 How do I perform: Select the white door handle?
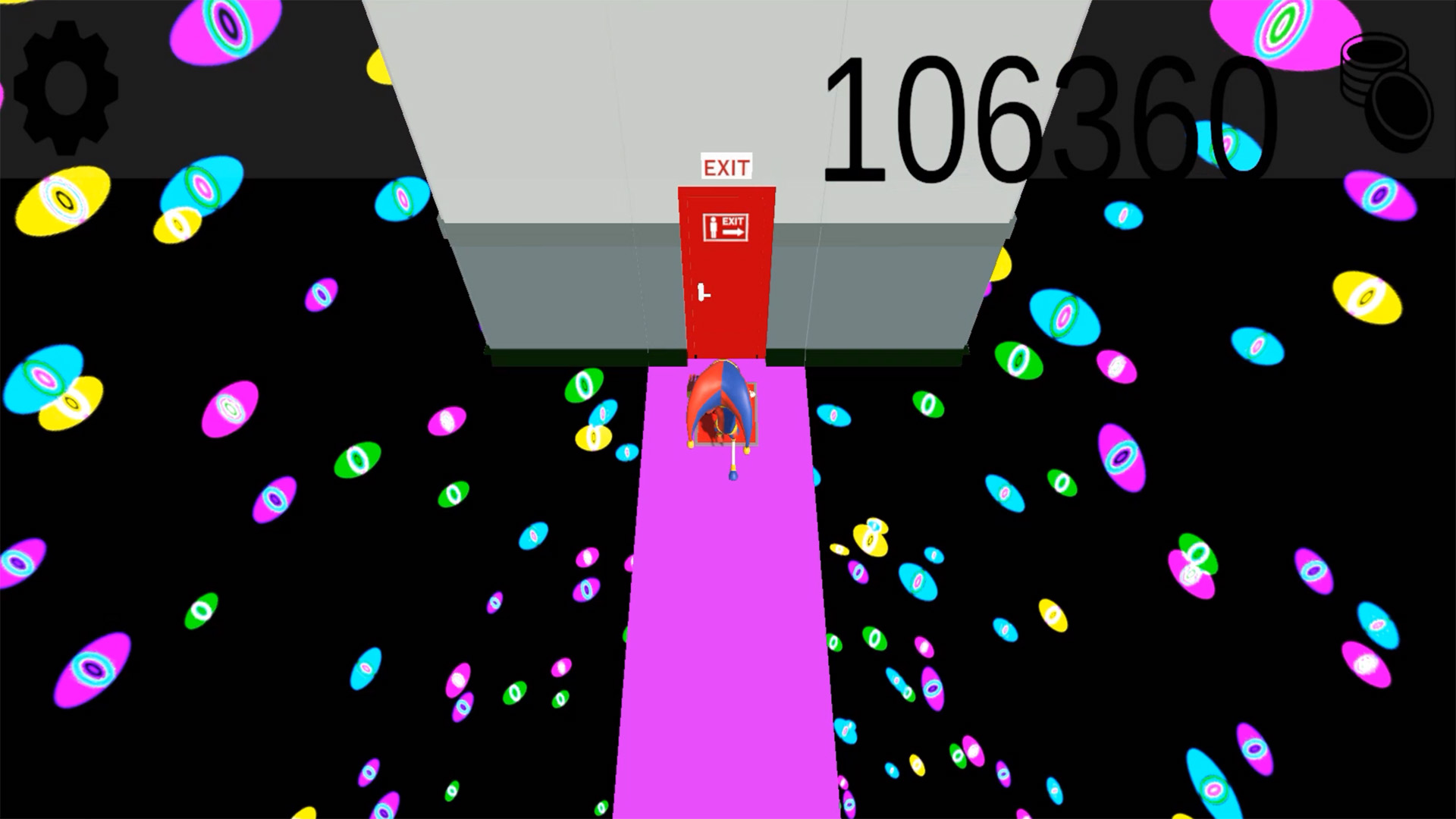point(701,290)
